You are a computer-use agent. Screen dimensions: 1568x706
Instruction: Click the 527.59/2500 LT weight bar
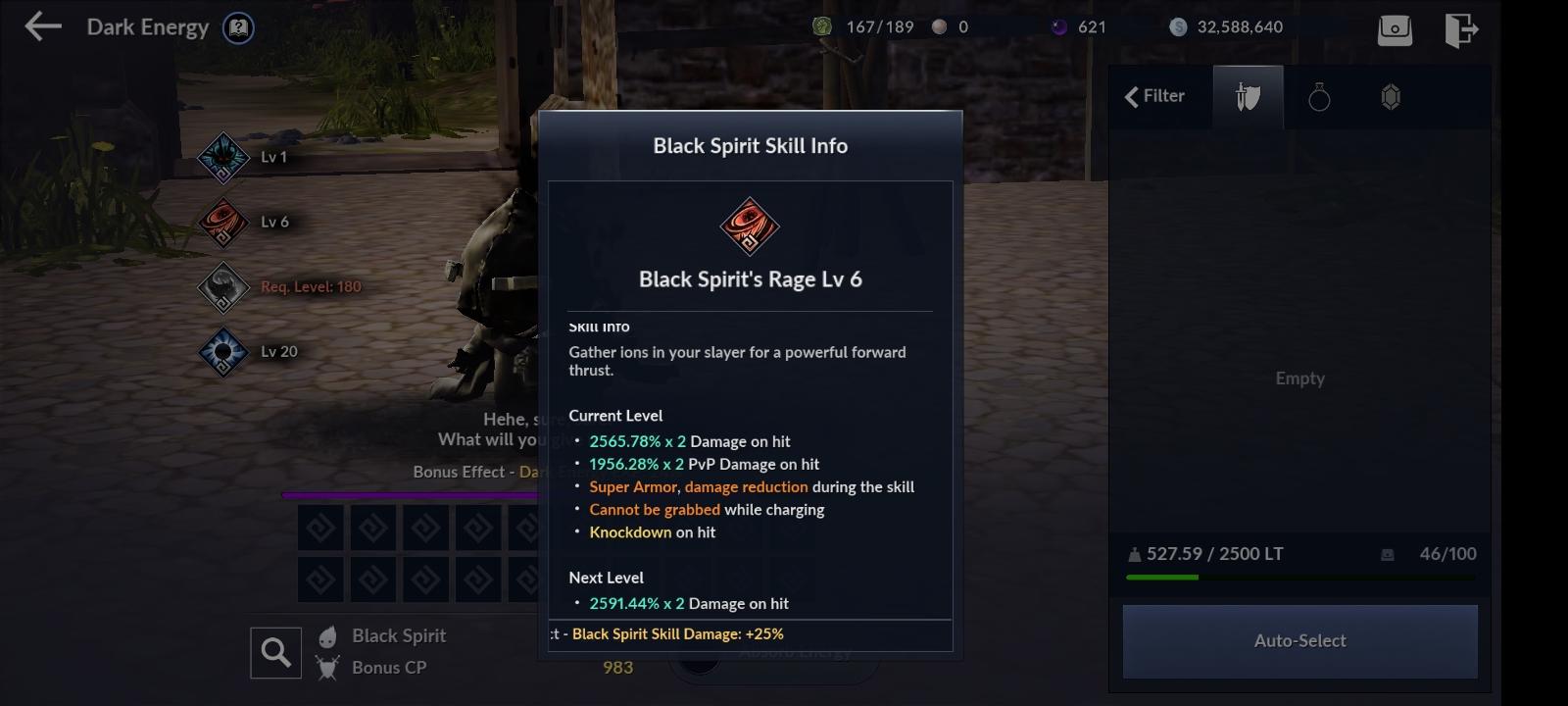coord(1215,553)
